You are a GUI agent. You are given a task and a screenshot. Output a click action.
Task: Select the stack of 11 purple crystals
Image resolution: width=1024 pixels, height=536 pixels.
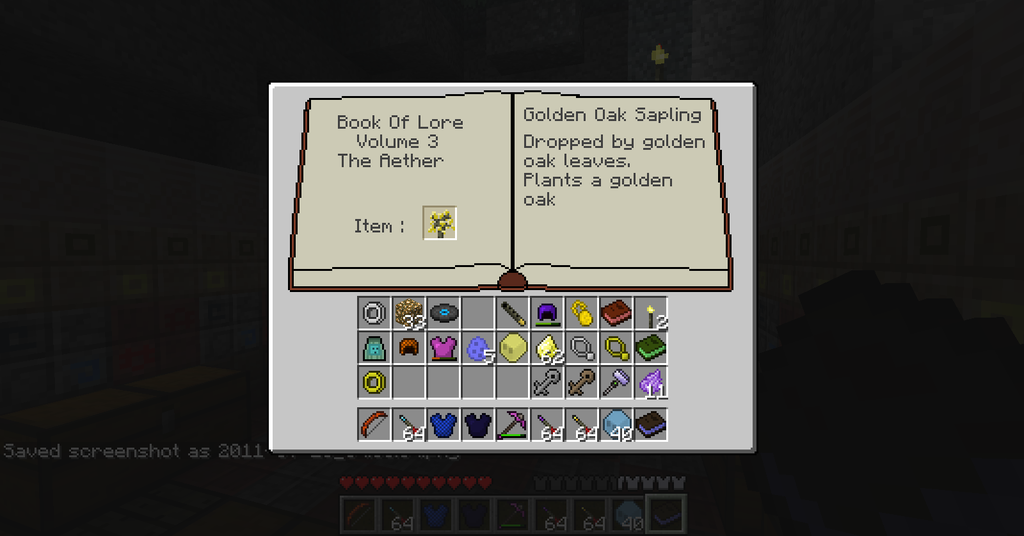point(651,382)
